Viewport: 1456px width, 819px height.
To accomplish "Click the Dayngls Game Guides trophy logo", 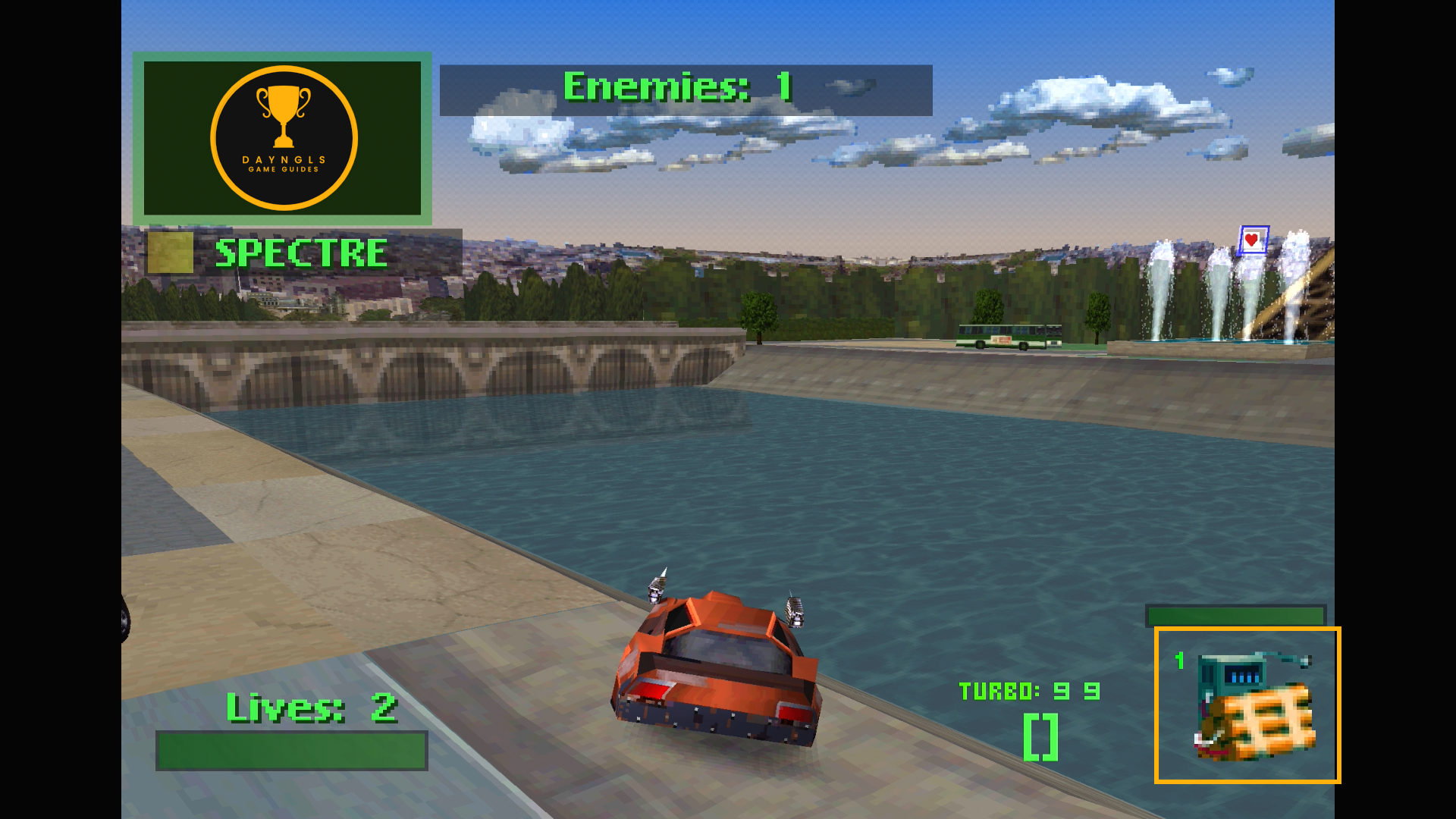I will pyautogui.click(x=284, y=138).
